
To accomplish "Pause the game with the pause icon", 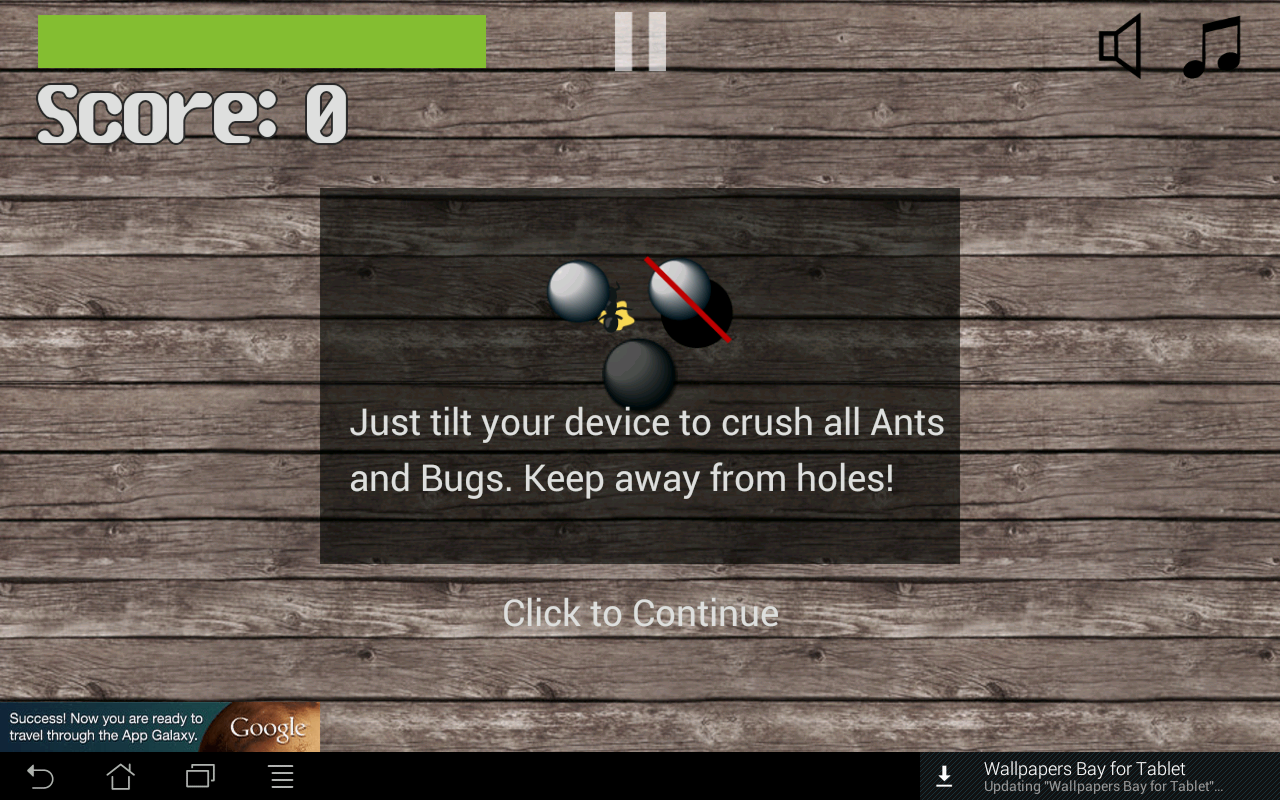I will [640, 42].
